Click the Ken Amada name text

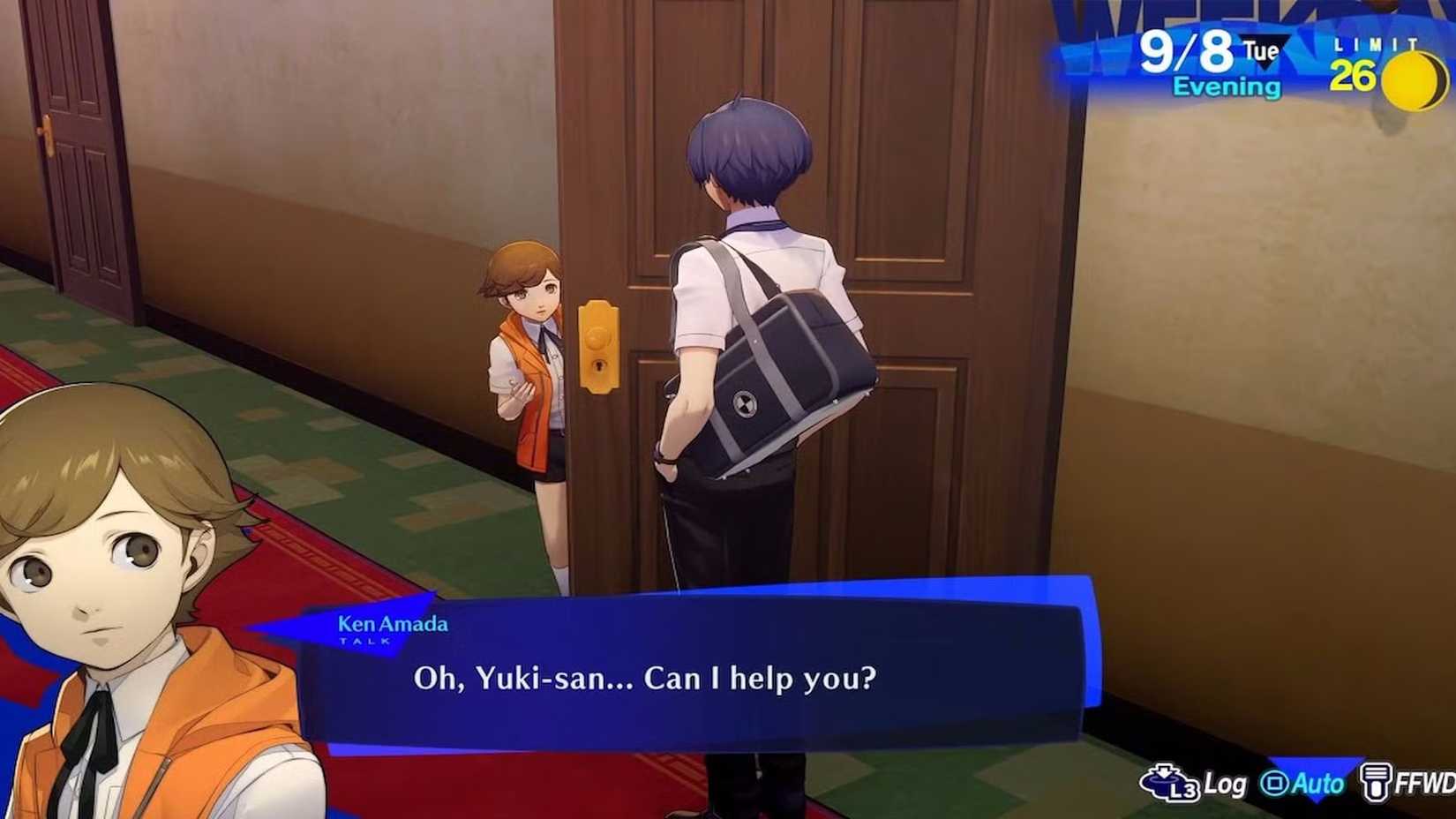click(x=393, y=624)
